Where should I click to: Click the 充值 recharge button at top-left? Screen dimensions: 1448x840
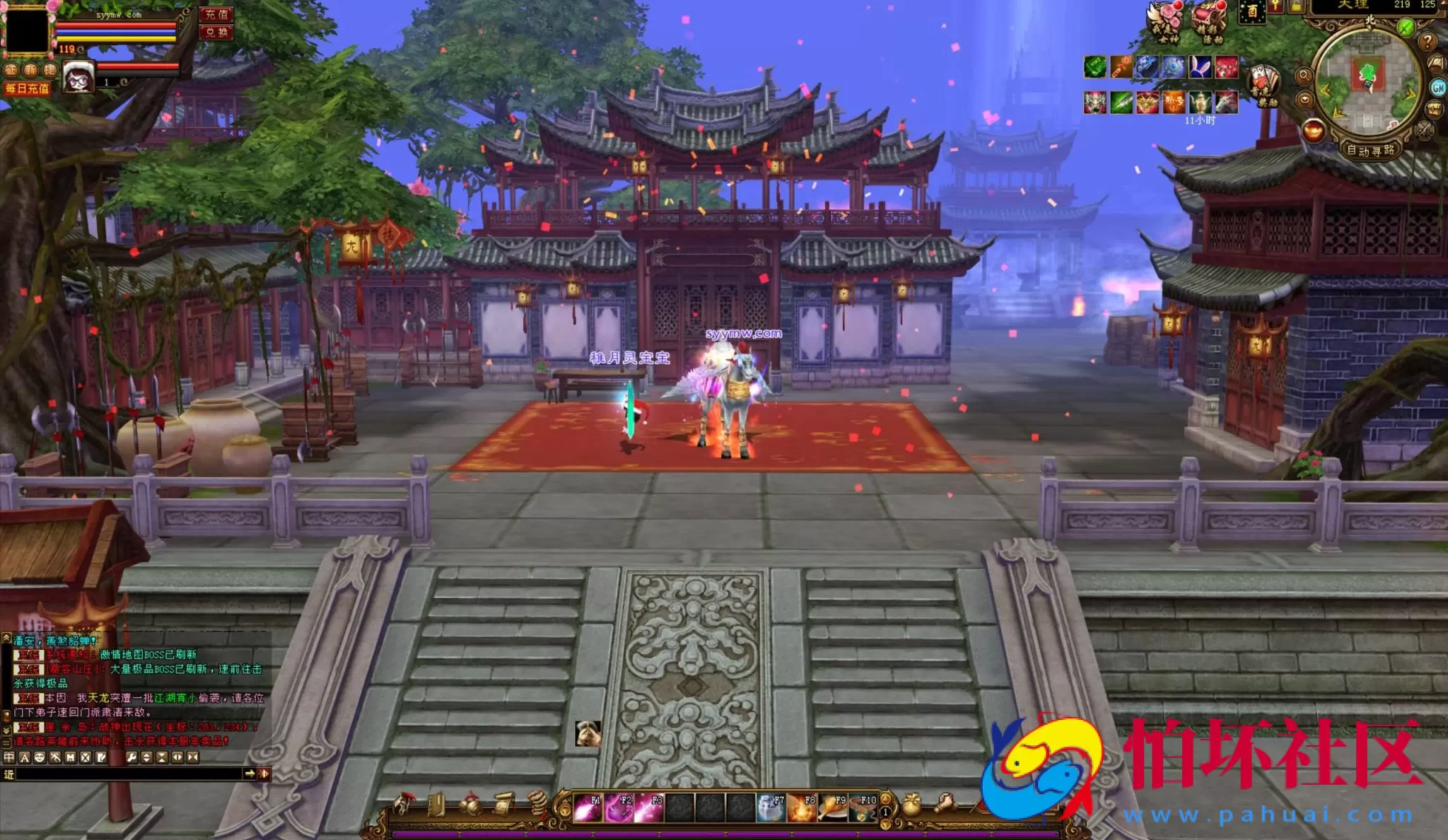(216, 15)
